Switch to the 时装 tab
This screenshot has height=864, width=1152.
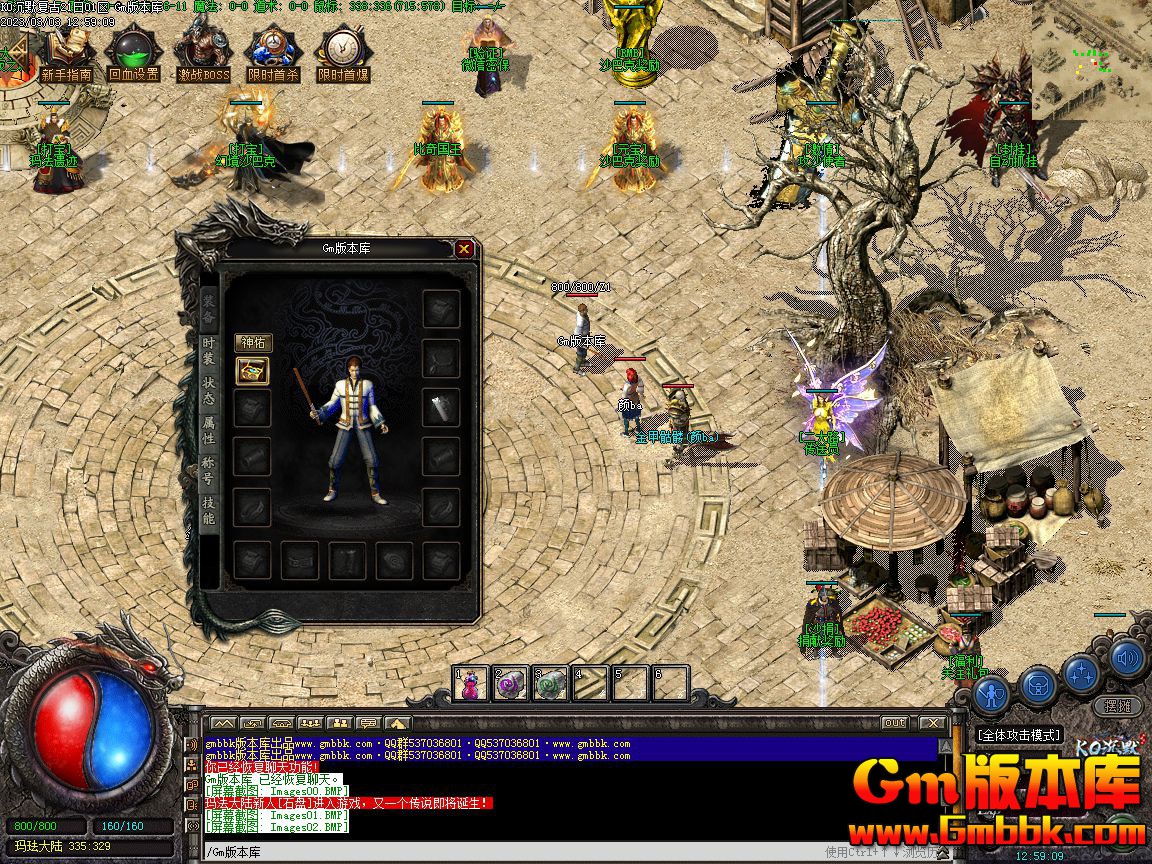pos(209,350)
